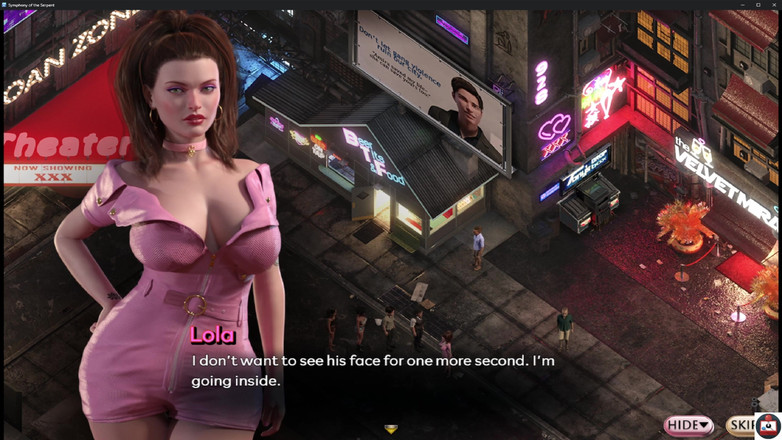Skip the dialogue with the SKIP button
The height and width of the screenshot is (440, 782).
(x=741, y=425)
